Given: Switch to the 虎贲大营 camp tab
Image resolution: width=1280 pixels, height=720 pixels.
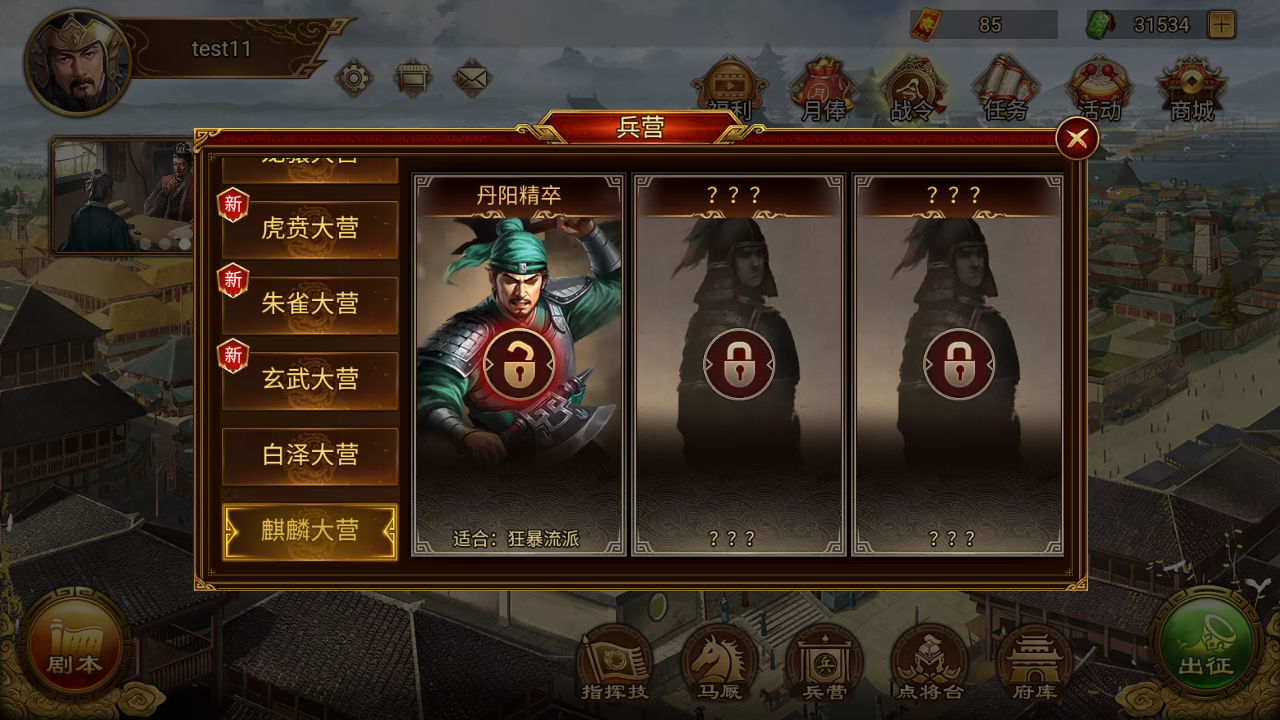Looking at the screenshot, I should click(310, 229).
